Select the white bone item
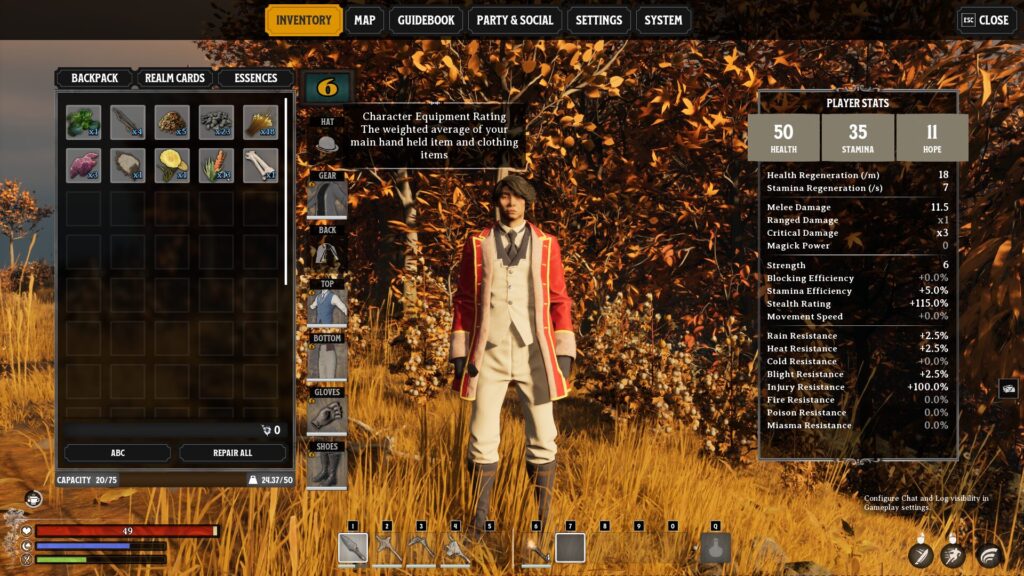 [x=260, y=165]
